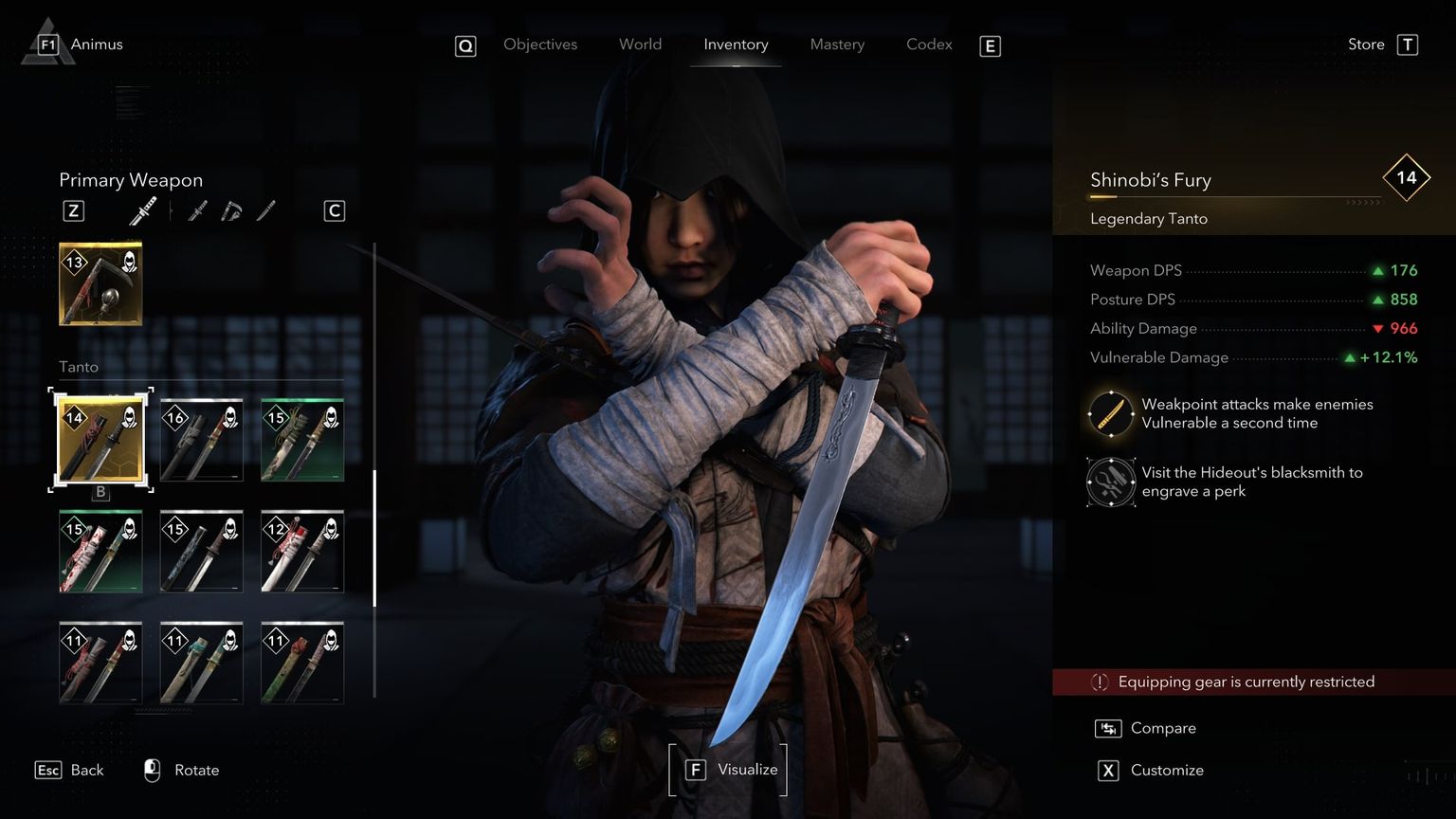Toggle Visualize mode for the weapon
The image size is (1456, 819).
[728, 769]
